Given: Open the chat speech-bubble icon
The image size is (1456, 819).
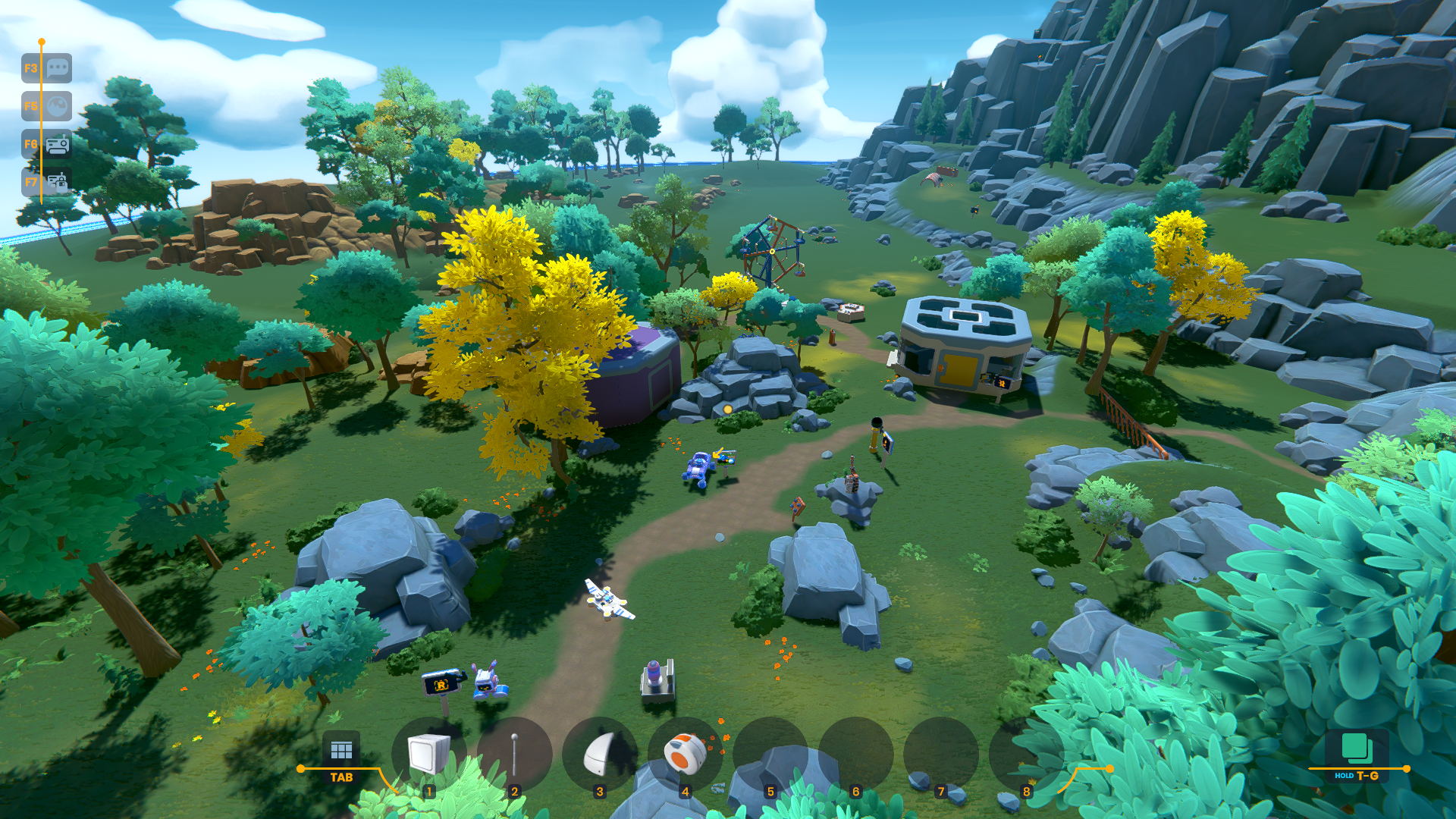Looking at the screenshot, I should 57,68.
